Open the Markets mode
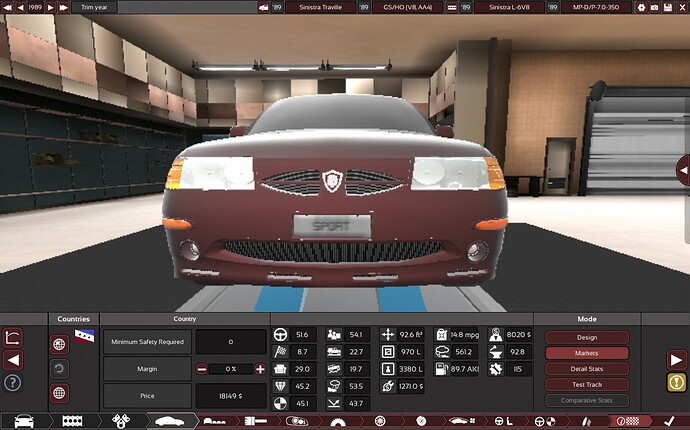 tap(587, 353)
